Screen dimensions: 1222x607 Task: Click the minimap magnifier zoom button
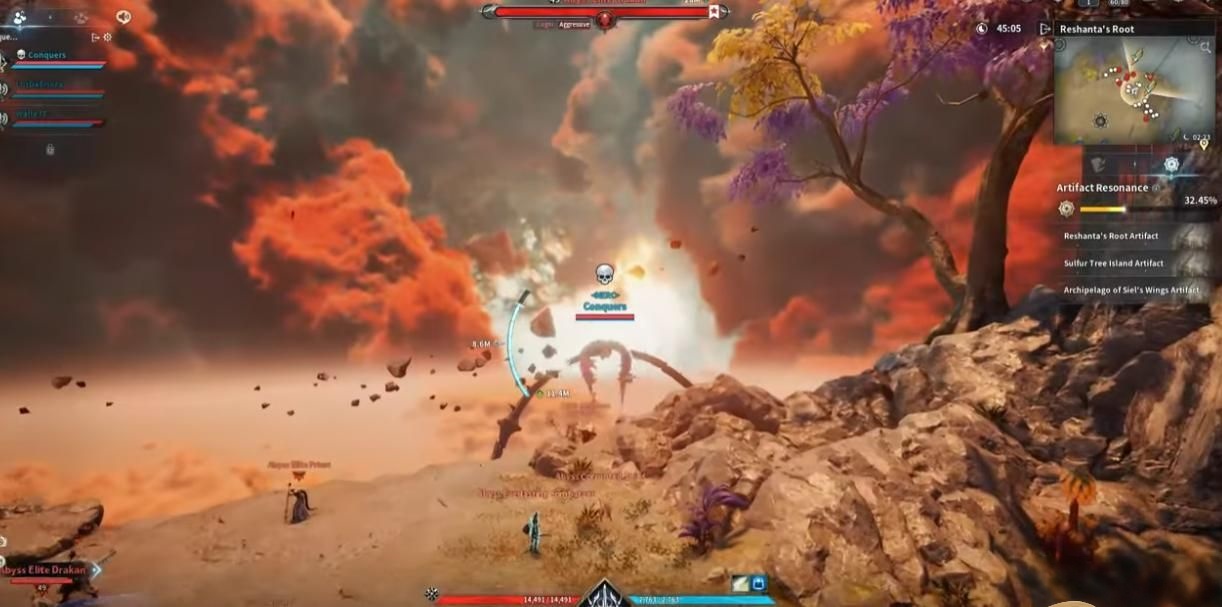coord(1206,46)
